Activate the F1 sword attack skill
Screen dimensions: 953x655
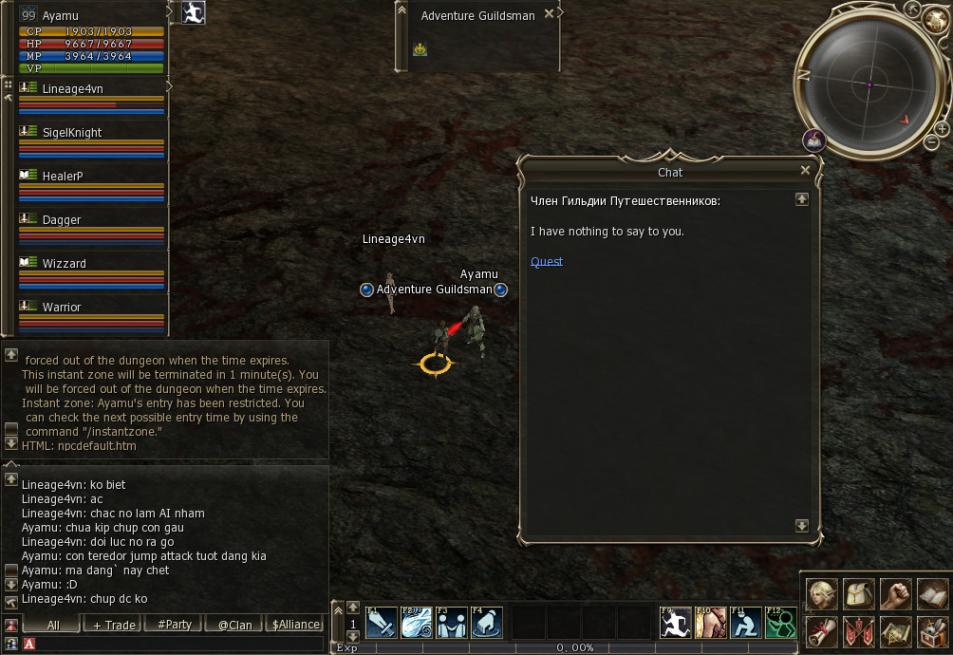click(381, 623)
